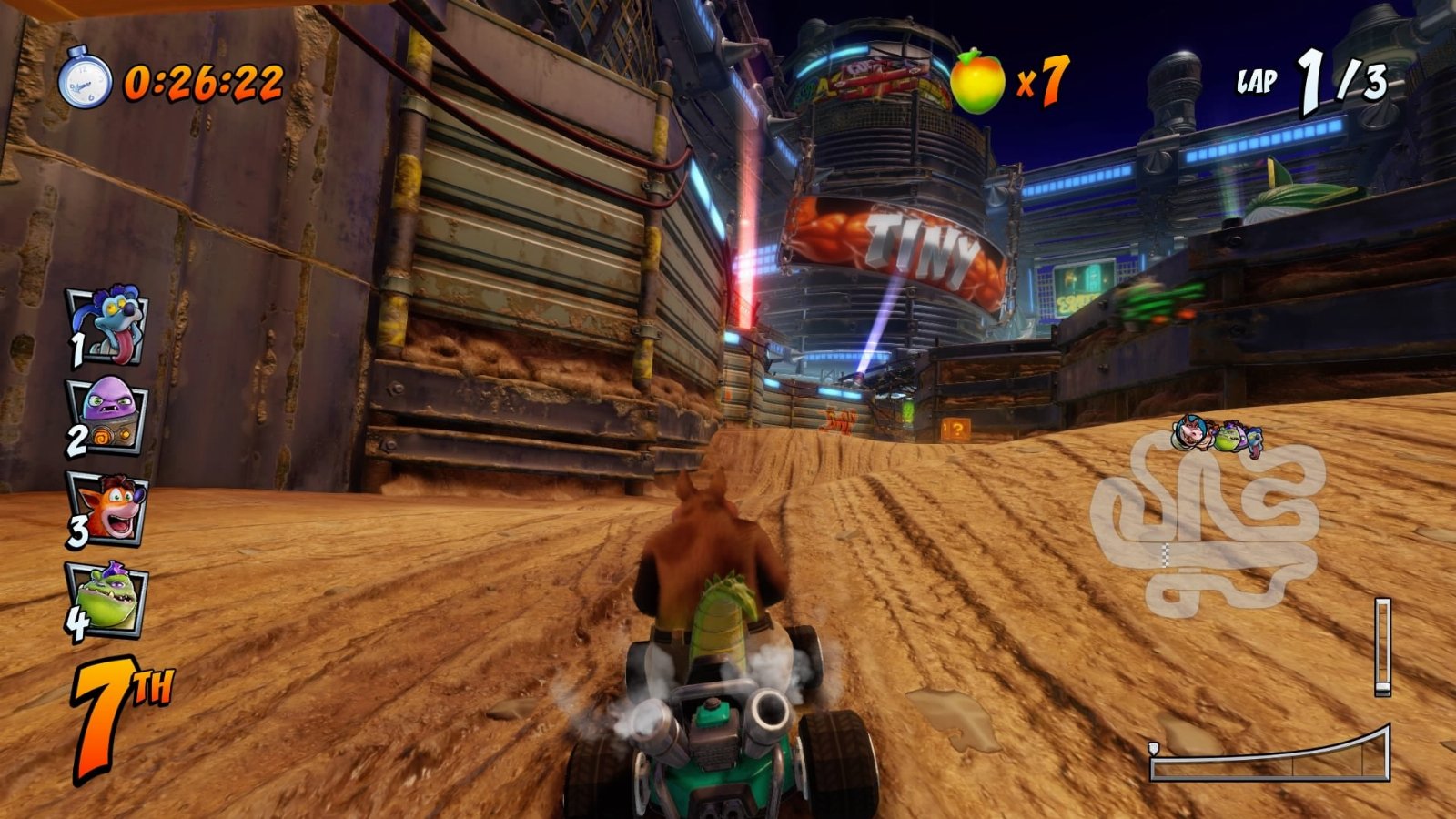1456x819 pixels.
Task: Select the second-place purple egg-head racer portrait
Action: tap(111, 414)
